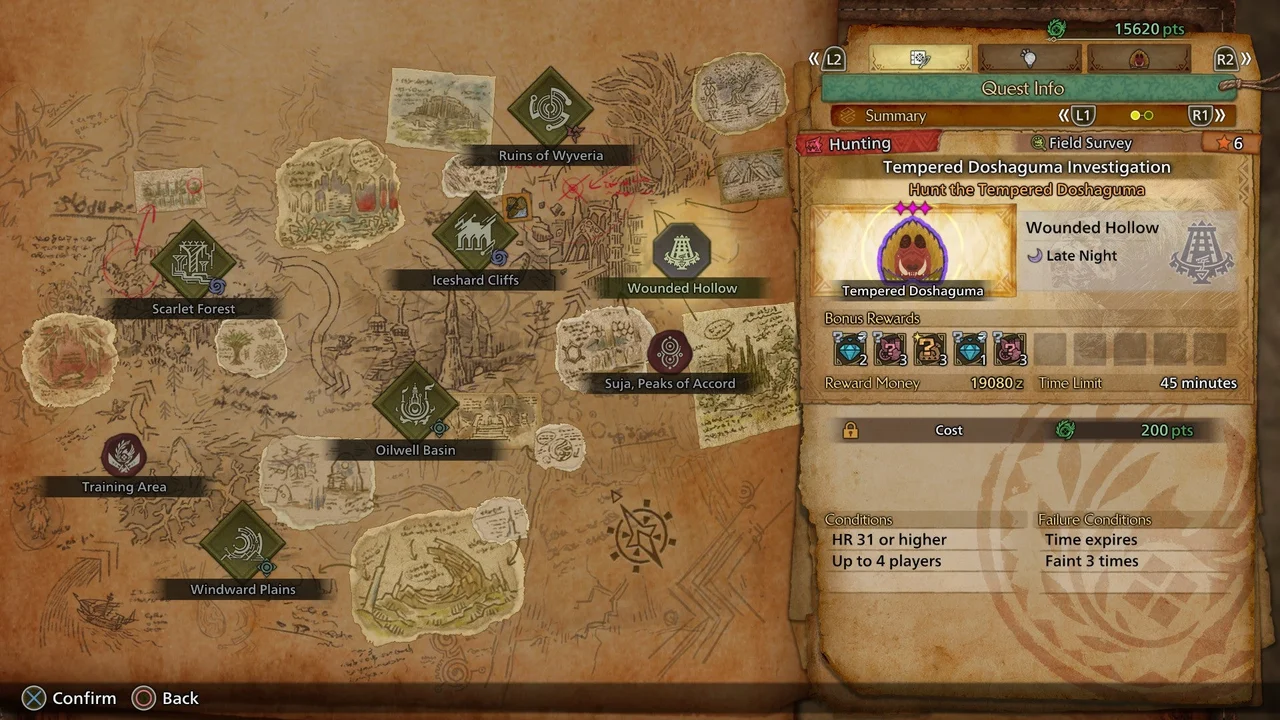Switch to the quest map notes tab
Image resolution: width=1280 pixels, height=720 pixels.
point(919,59)
